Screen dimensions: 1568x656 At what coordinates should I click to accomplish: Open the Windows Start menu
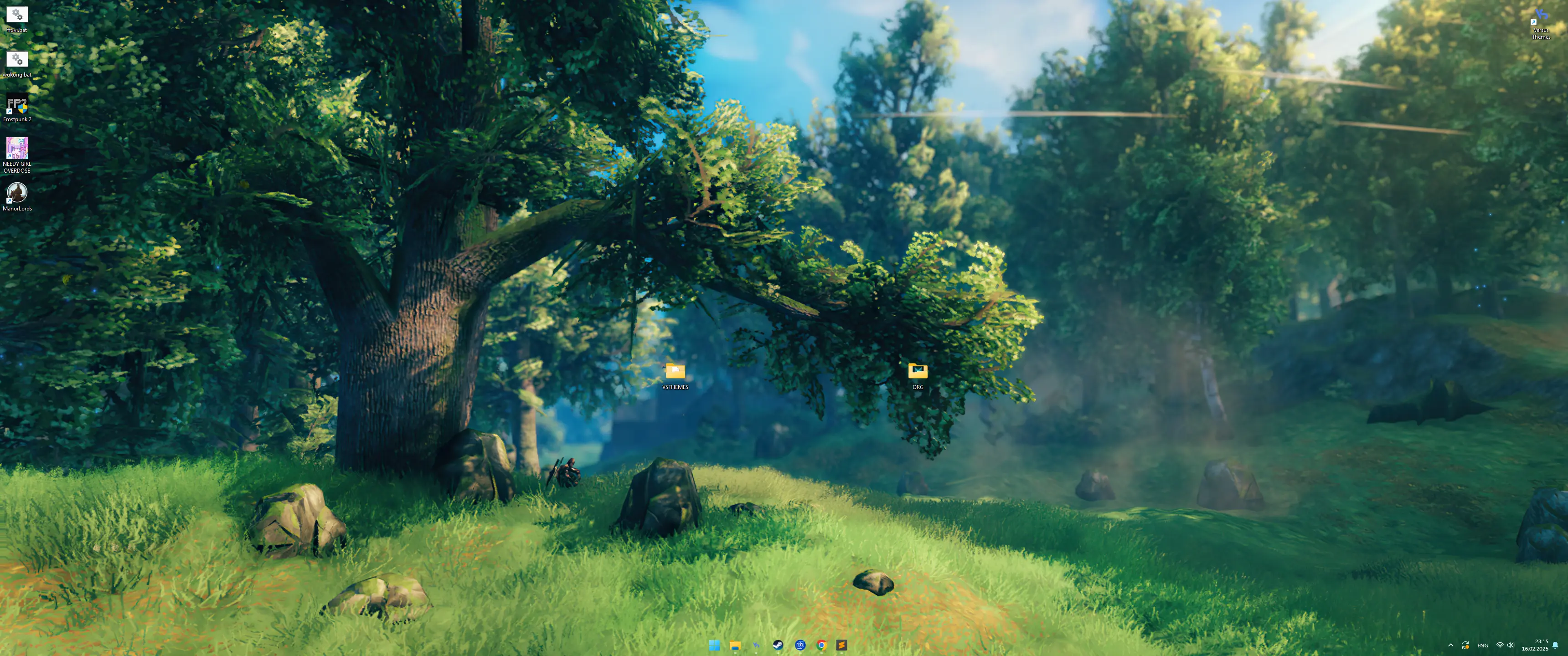tap(714, 645)
